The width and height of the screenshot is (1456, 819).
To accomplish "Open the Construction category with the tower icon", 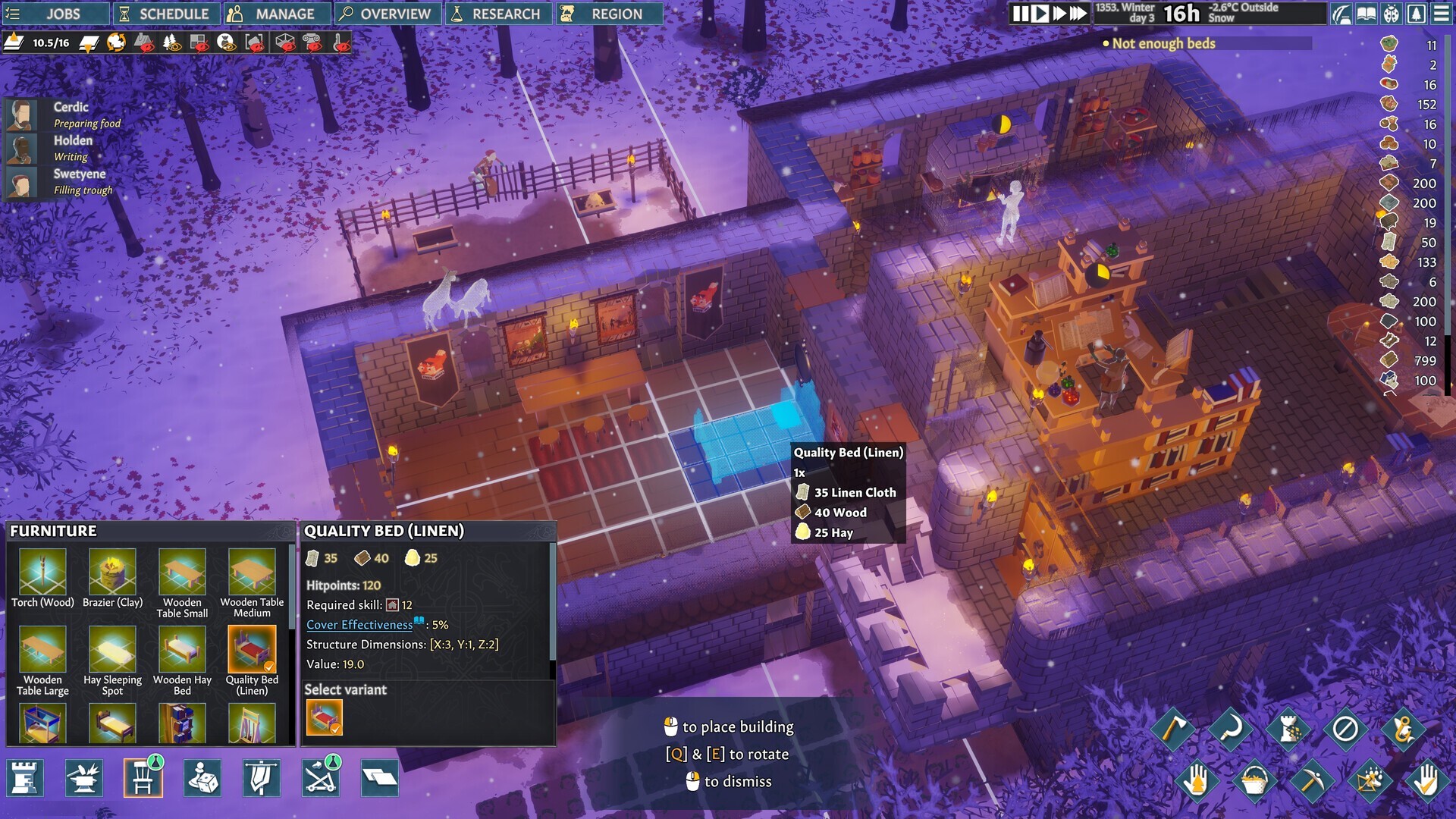I will 24,778.
